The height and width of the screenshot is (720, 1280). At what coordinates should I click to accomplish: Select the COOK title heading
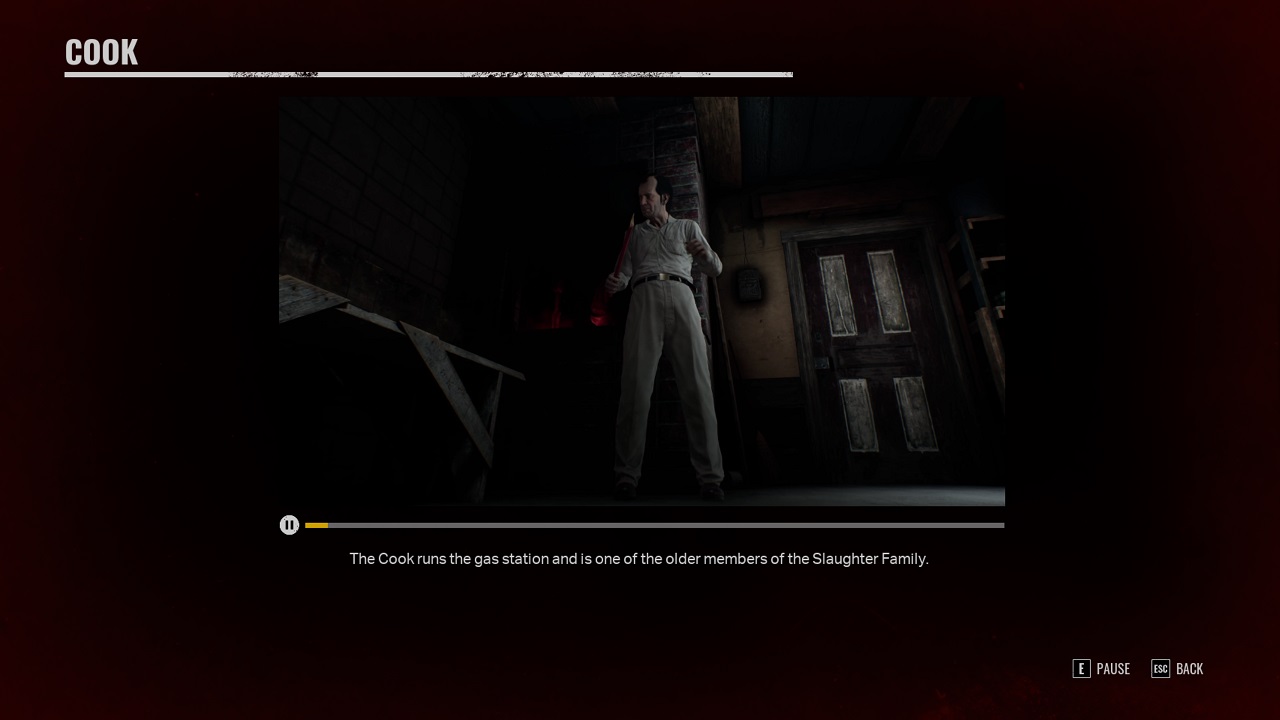(101, 51)
